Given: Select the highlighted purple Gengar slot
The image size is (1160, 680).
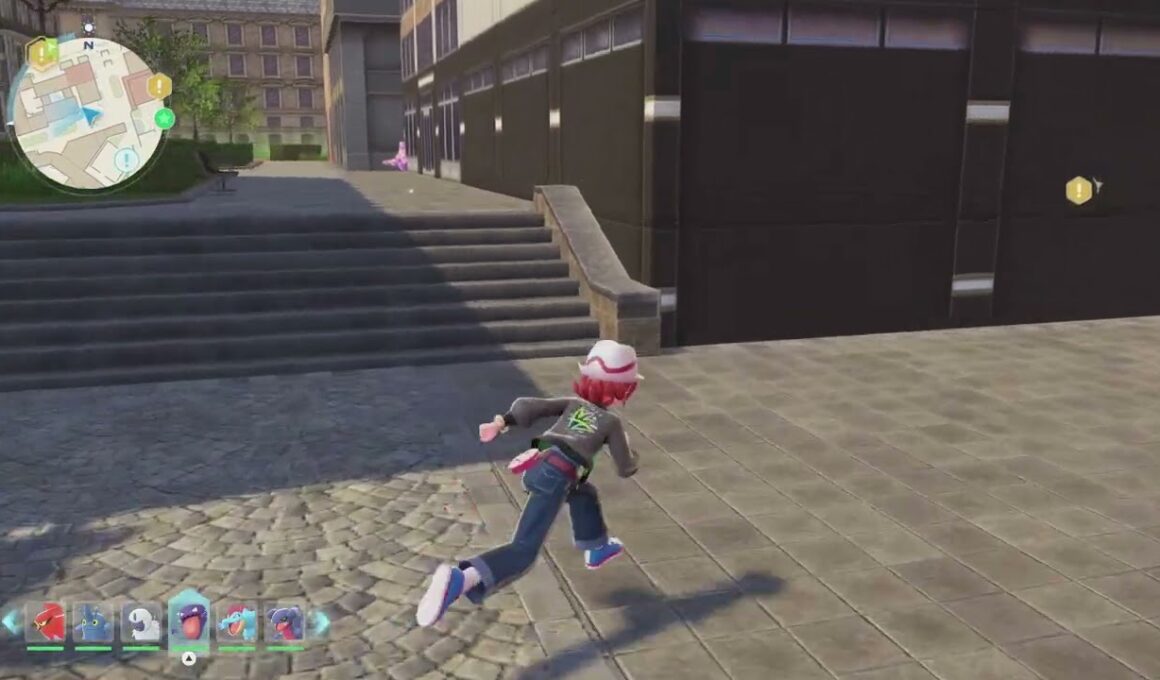Looking at the screenshot, I should pyautogui.click(x=189, y=621).
